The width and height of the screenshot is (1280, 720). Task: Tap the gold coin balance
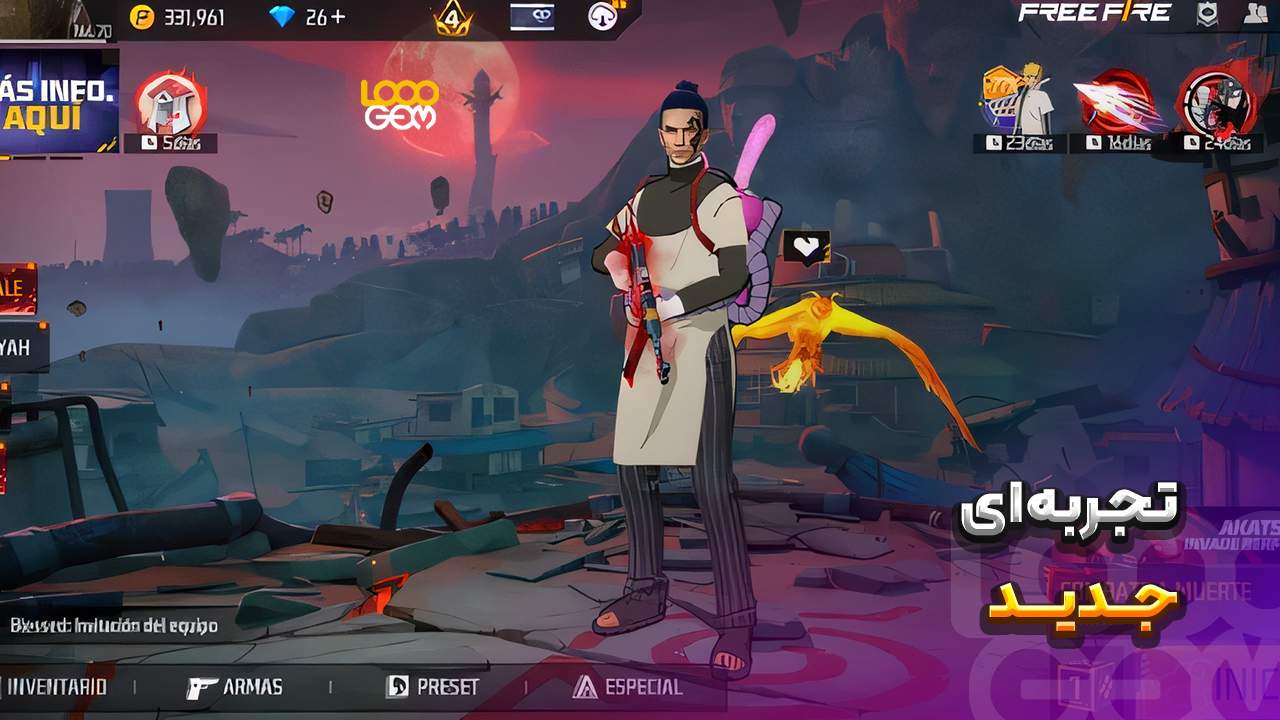178,17
